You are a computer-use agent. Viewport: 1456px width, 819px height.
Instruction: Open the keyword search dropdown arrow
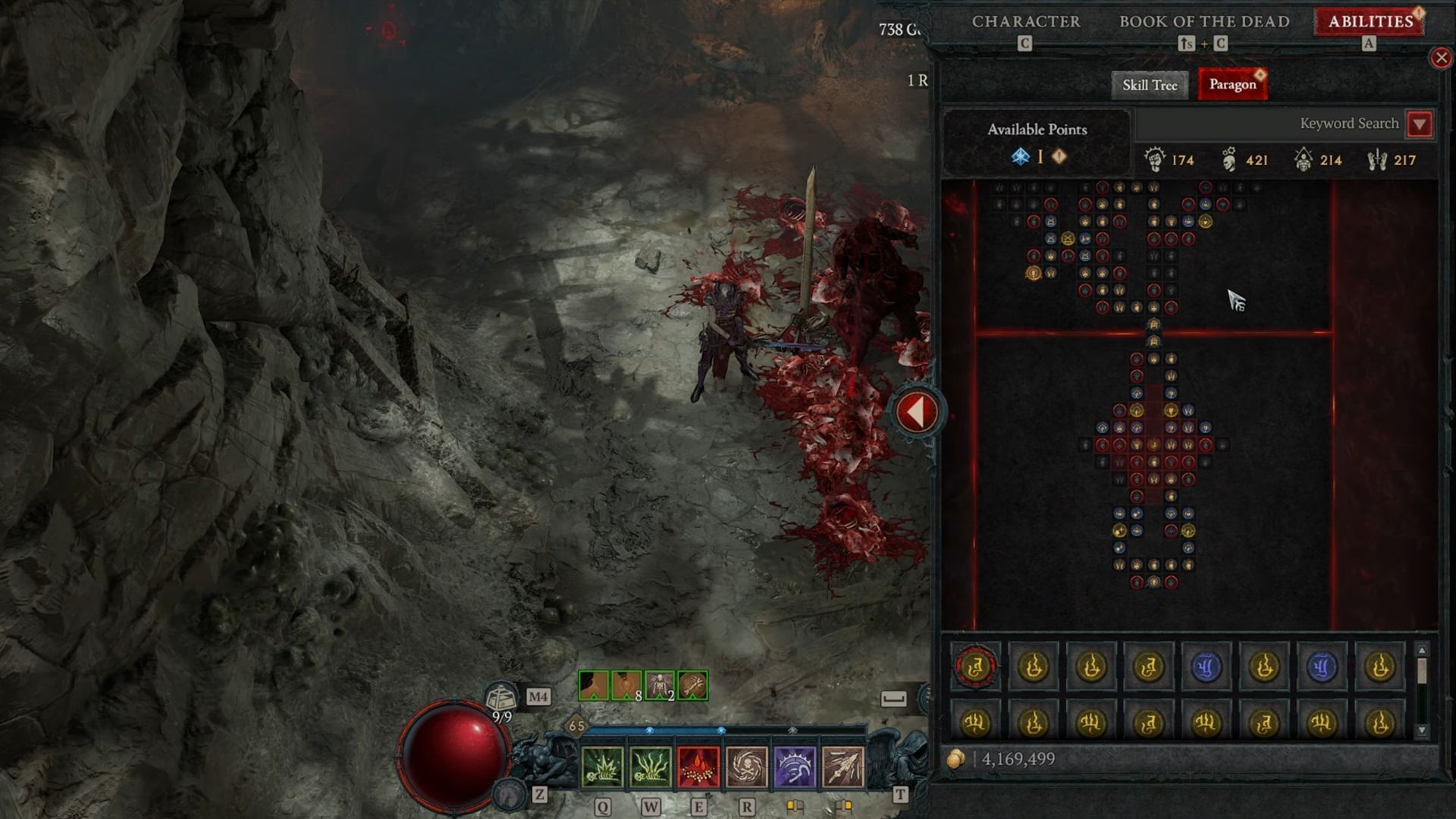coord(1420,124)
